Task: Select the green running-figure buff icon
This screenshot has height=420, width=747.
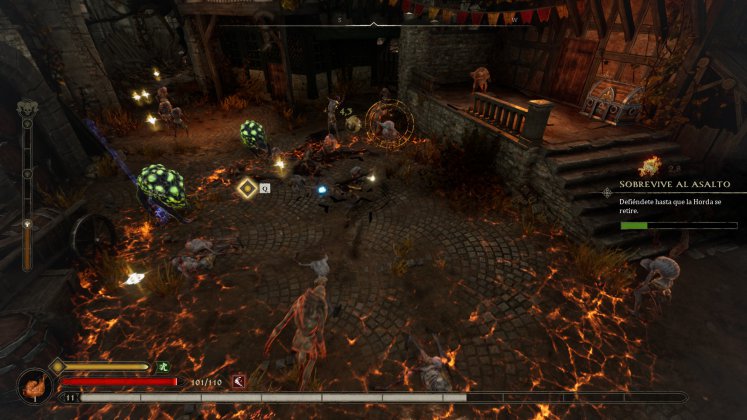Action: (x=162, y=367)
